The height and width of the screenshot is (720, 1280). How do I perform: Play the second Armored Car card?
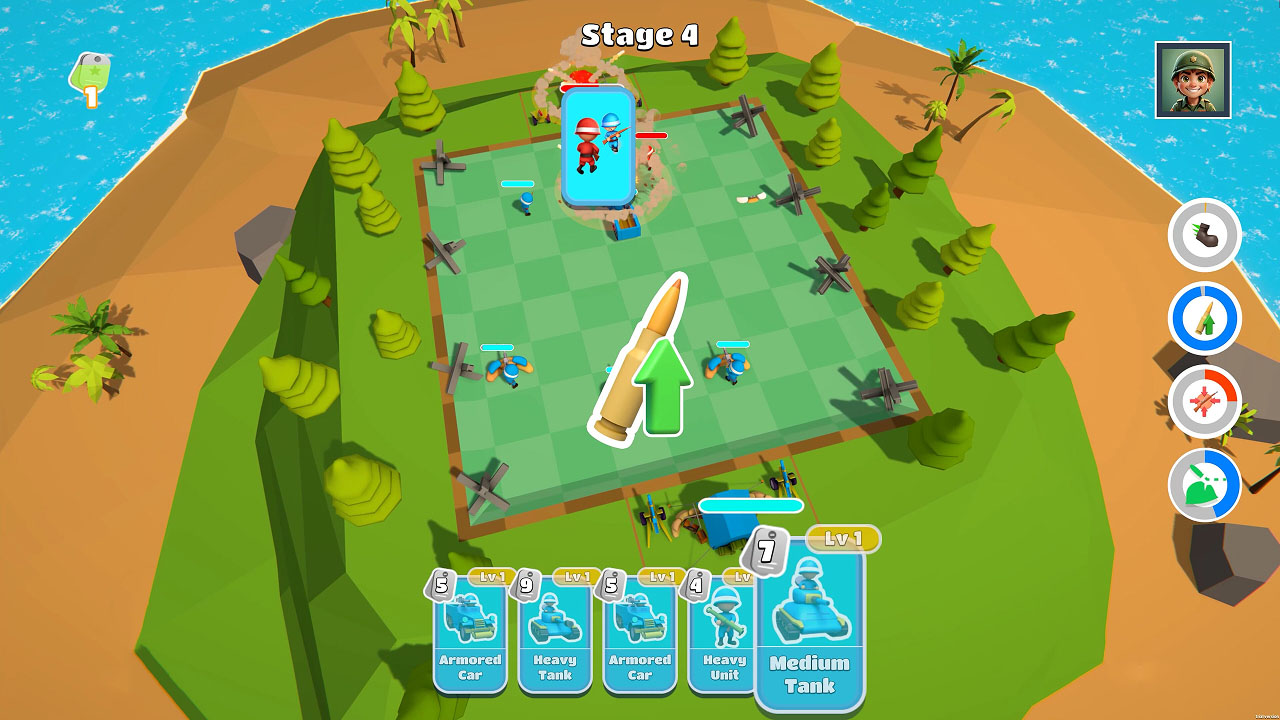[640, 640]
